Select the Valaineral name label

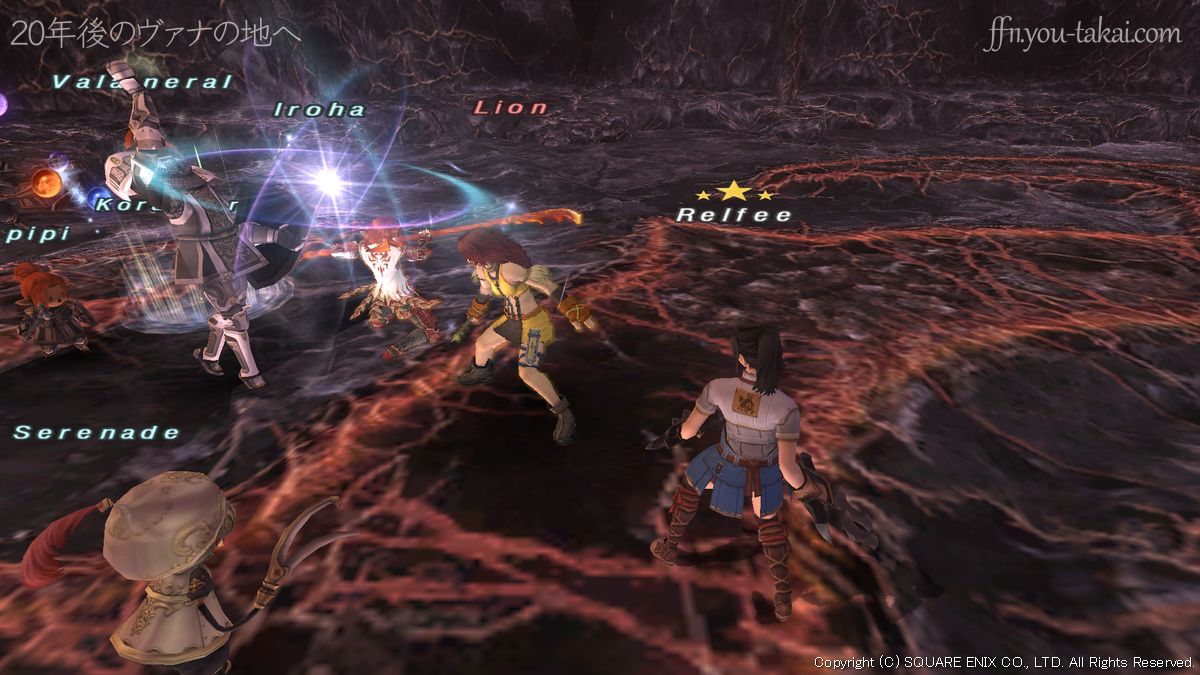[x=141, y=82]
